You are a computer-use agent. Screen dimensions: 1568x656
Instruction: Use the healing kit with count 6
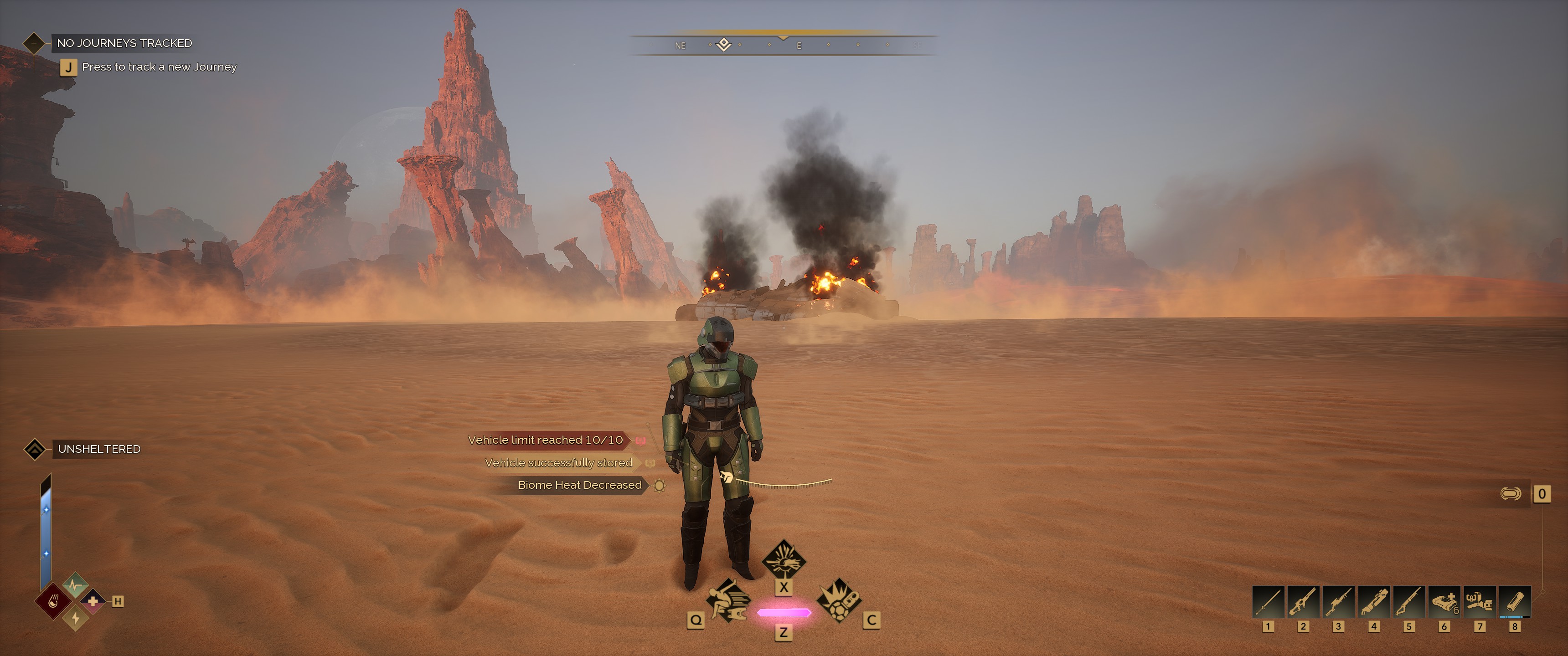1444,602
